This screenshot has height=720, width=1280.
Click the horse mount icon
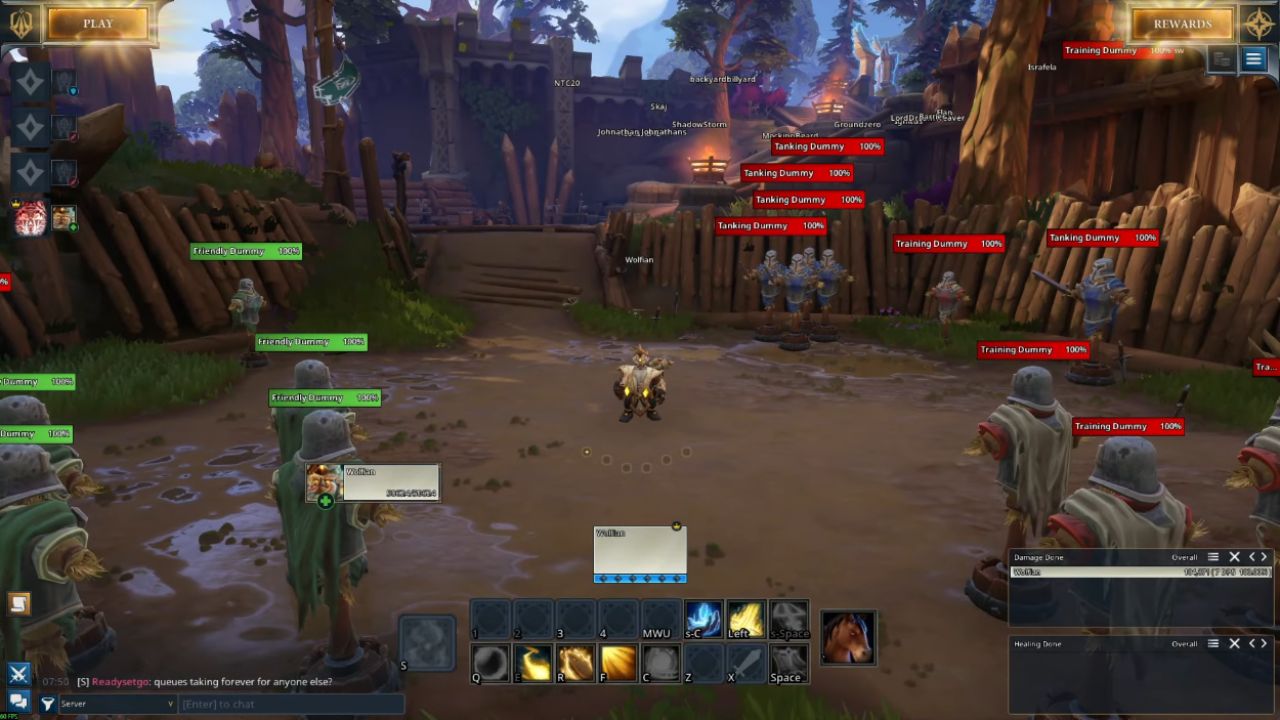[x=848, y=638]
